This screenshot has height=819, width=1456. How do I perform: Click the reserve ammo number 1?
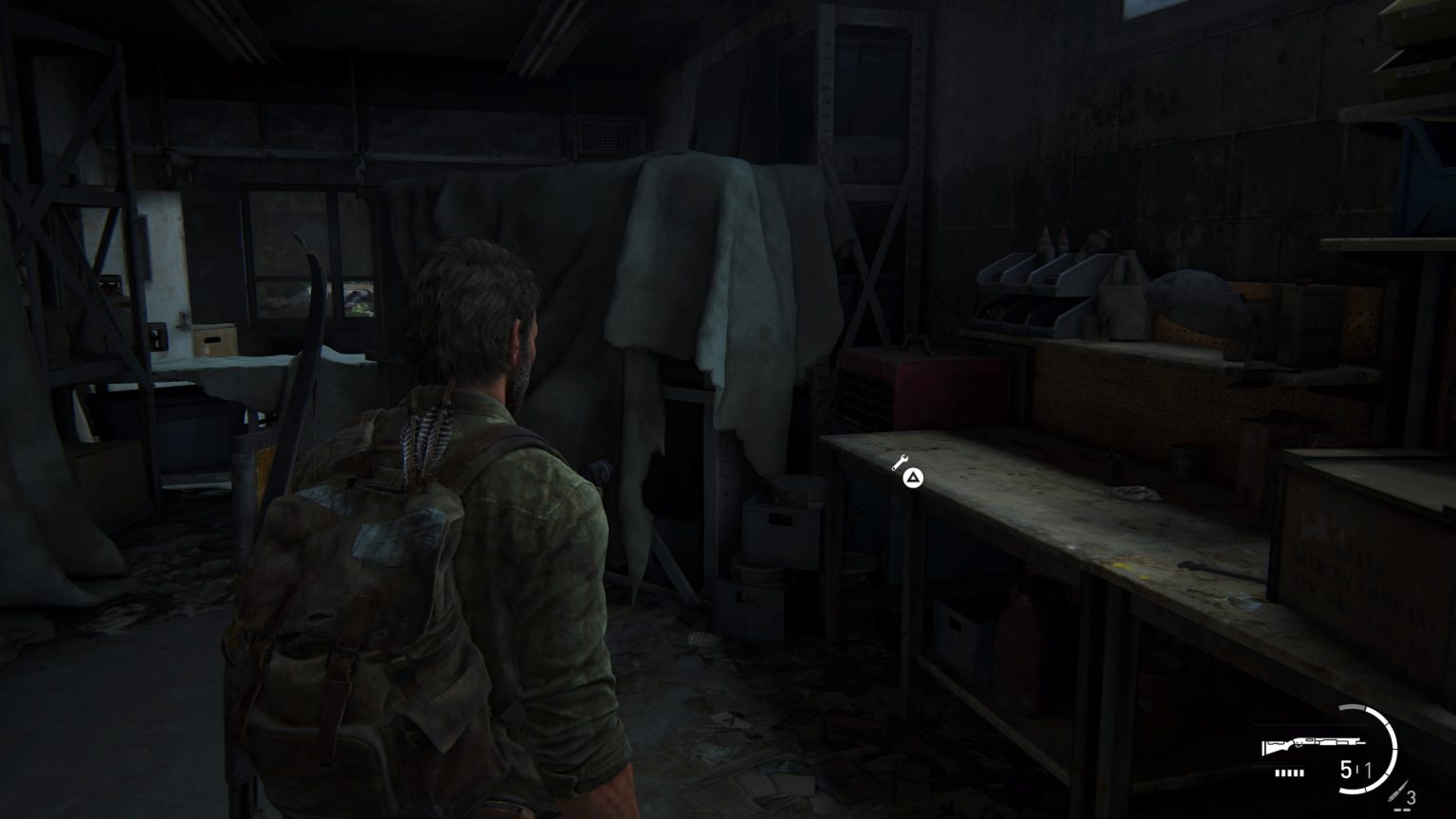point(1369,769)
